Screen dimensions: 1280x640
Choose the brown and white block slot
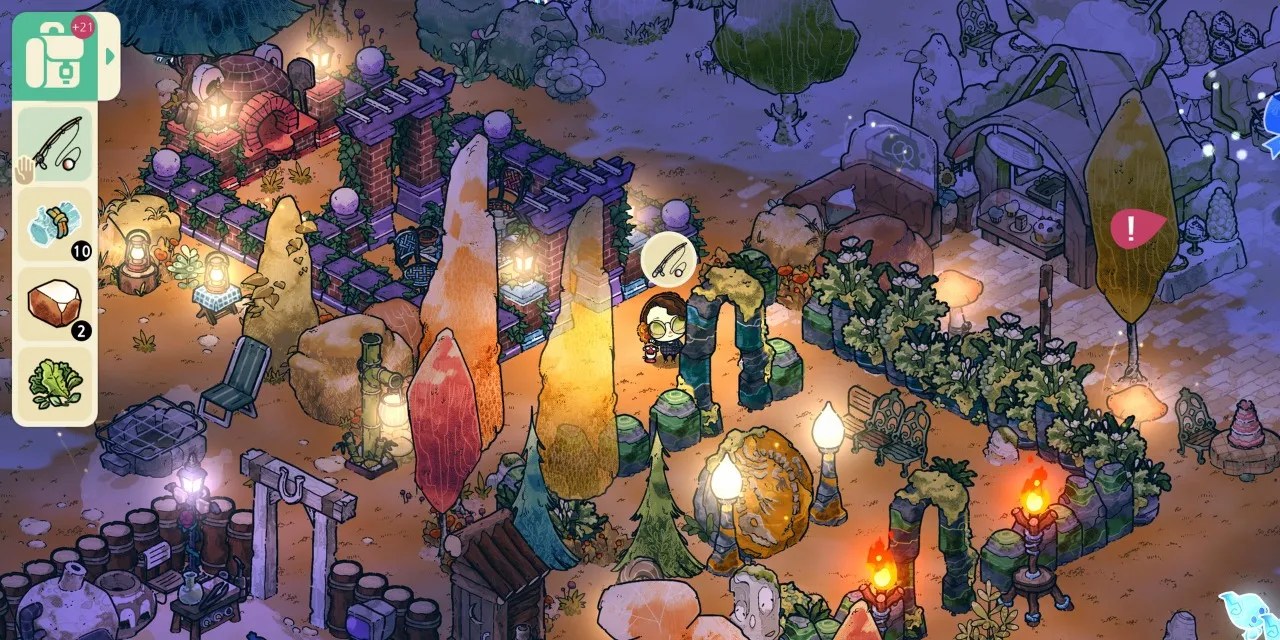click(55, 303)
